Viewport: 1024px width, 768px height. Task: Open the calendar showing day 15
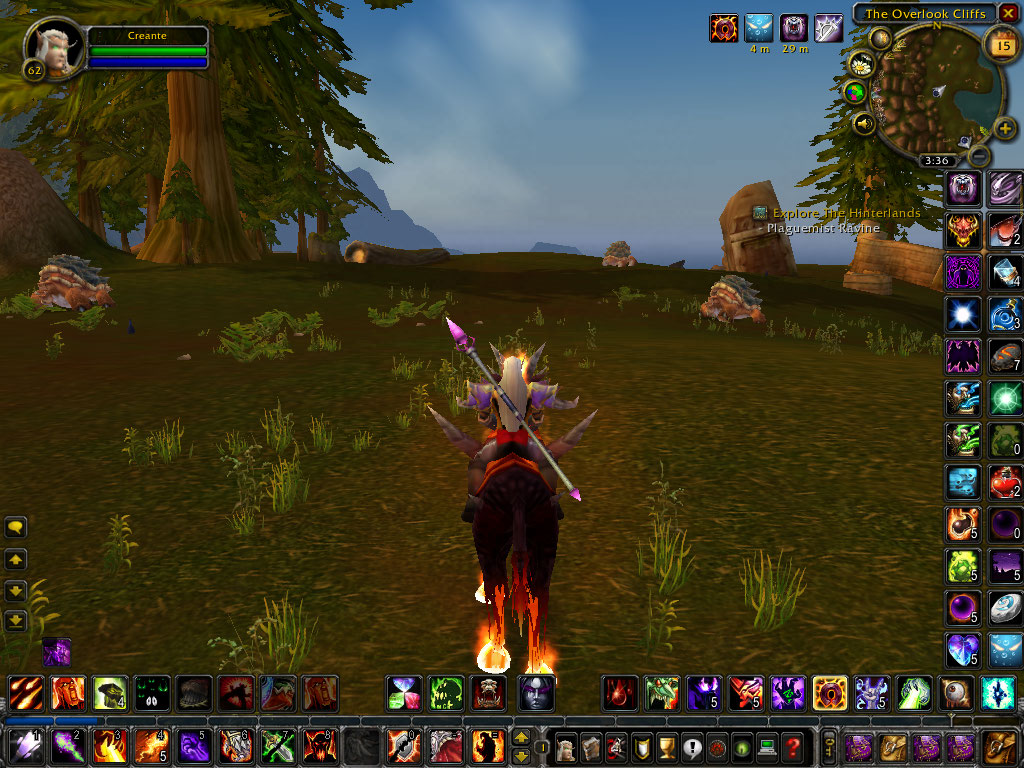[1001, 45]
